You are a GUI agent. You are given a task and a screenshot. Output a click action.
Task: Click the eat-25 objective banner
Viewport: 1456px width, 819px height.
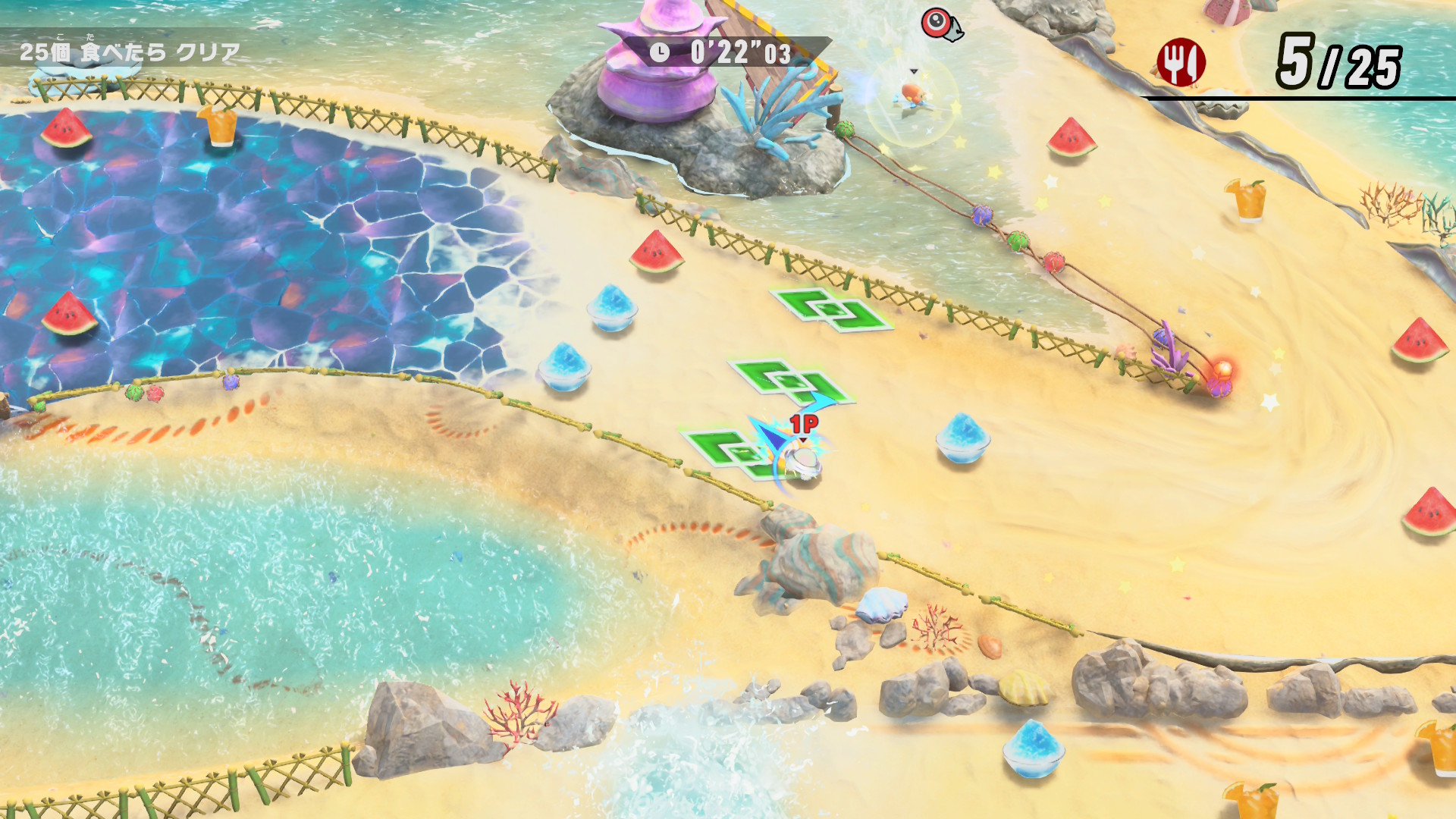(x=130, y=52)
